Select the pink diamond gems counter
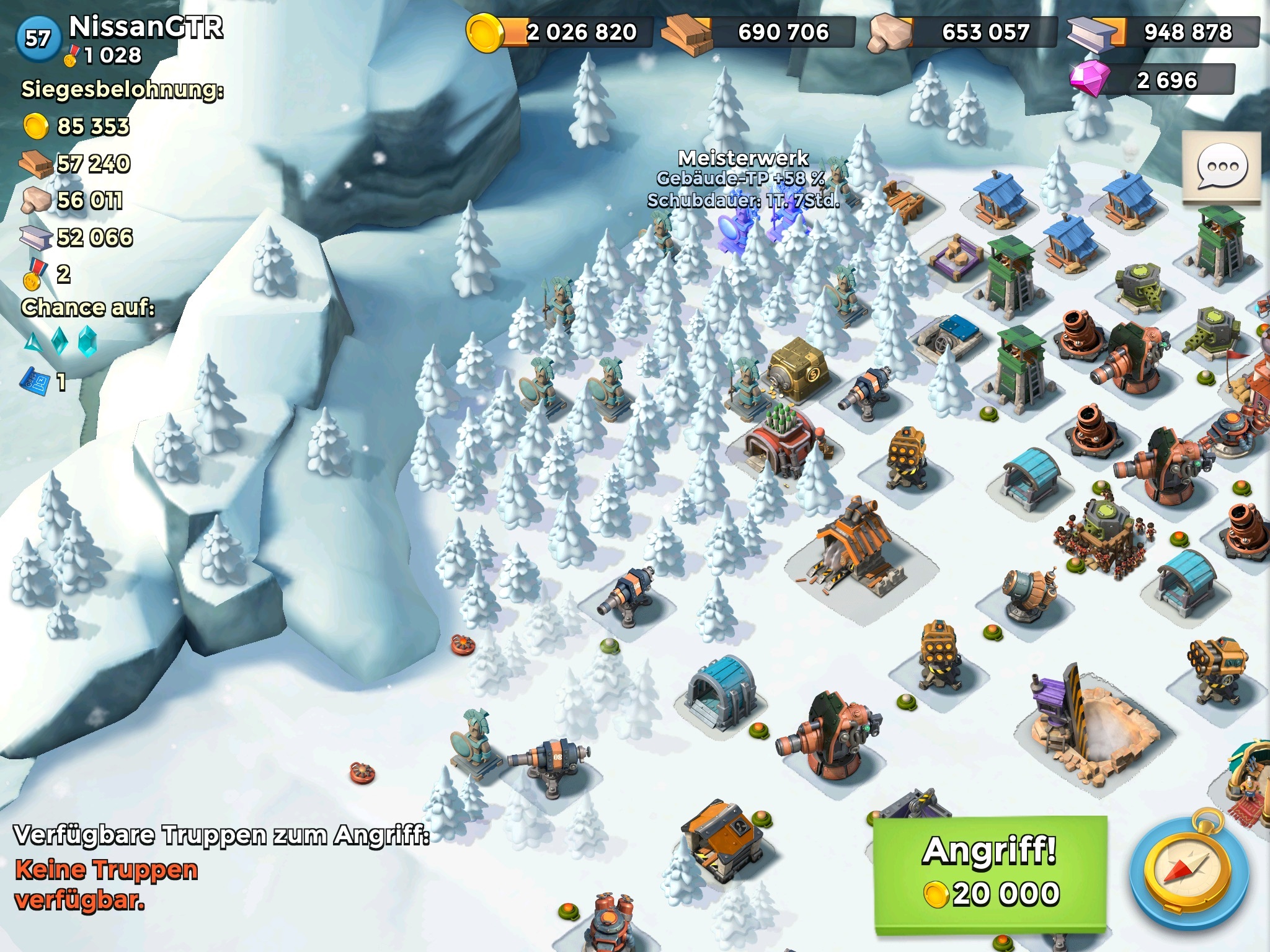 point(1152,81)
